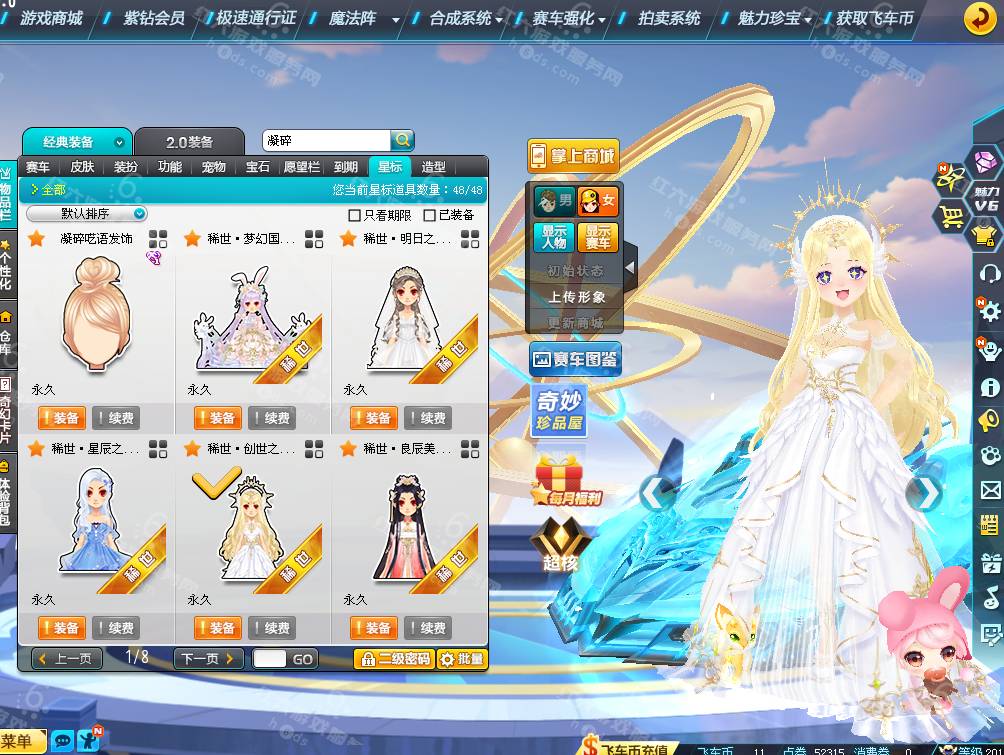Switch to the 赛车 category tab
1004x755 pixels.
pos(38,167)
